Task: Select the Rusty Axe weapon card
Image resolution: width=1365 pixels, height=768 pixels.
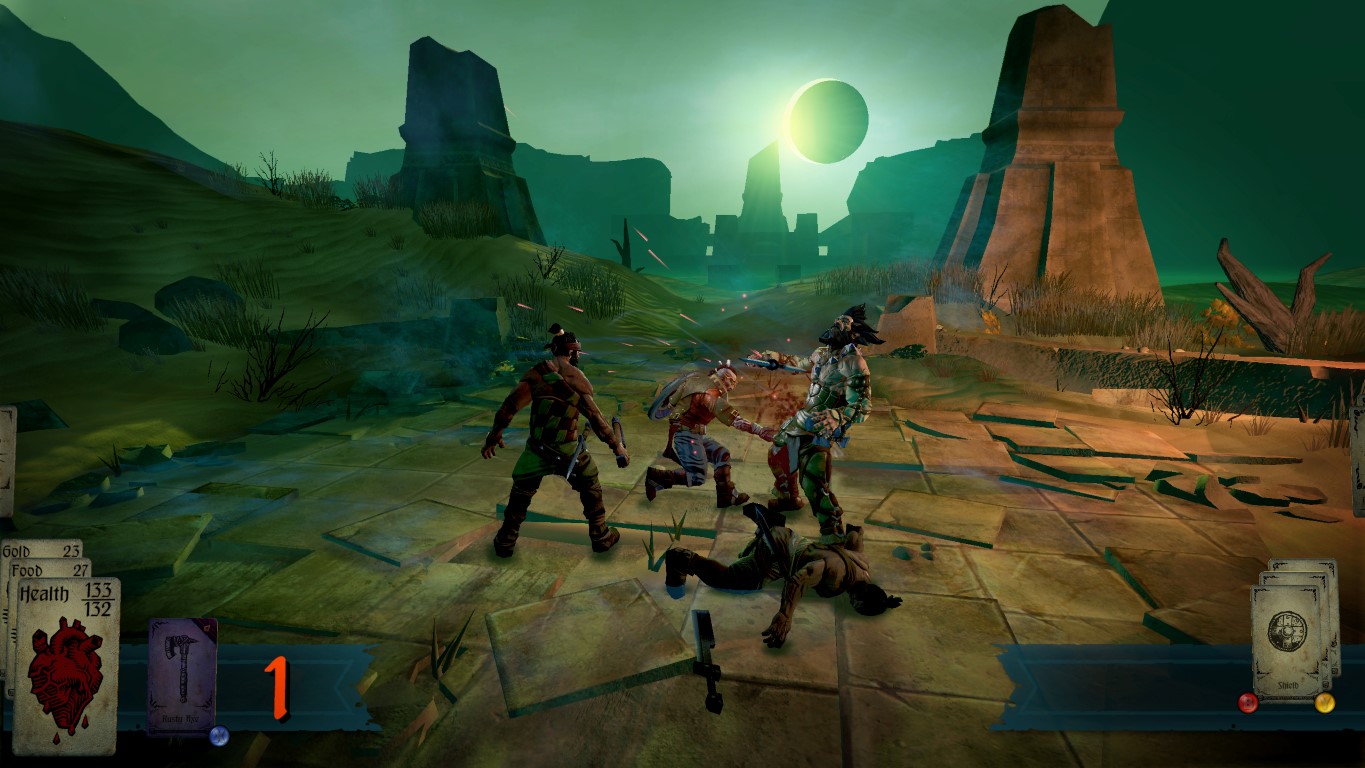Action: tap(182, 674)
